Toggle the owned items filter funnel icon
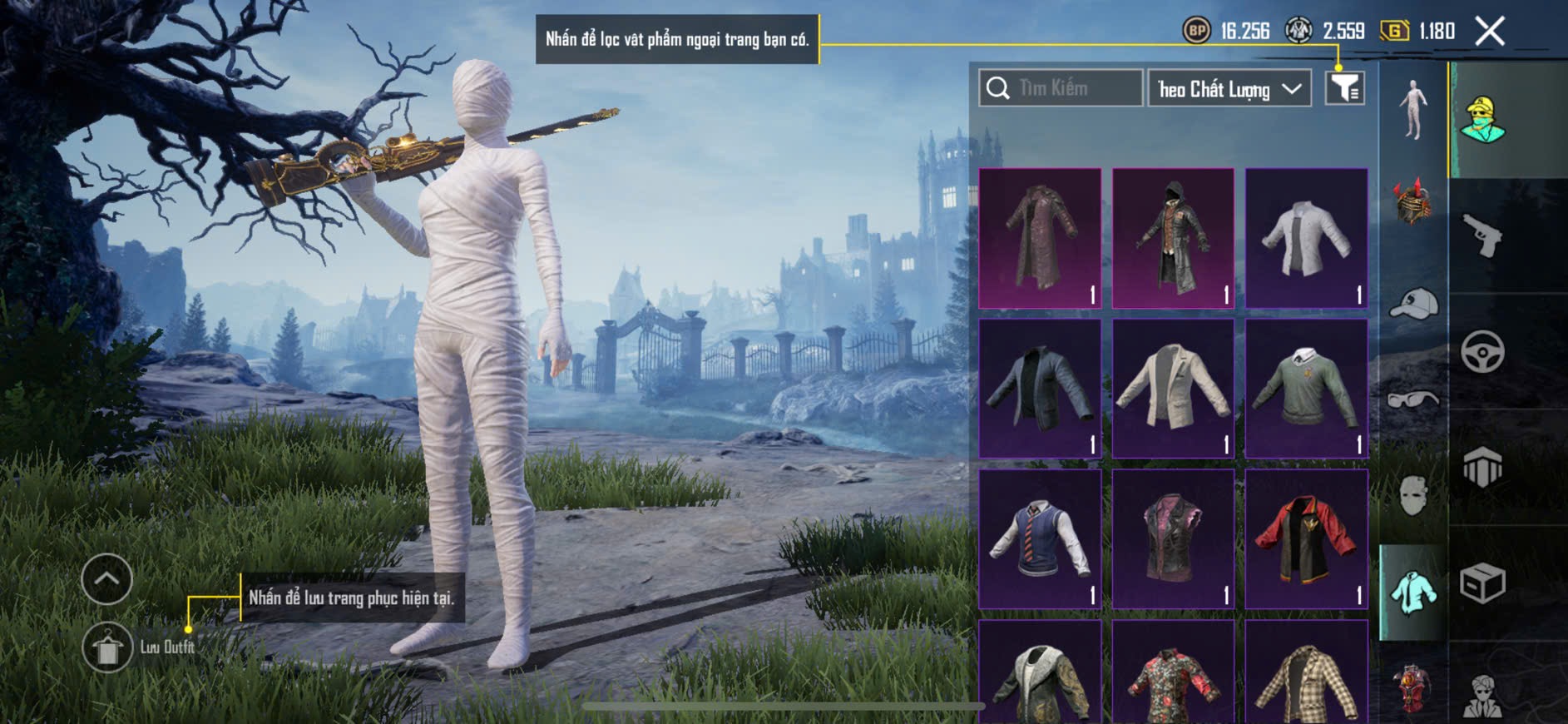1568x724 pixels. [x=1344, y=87]
